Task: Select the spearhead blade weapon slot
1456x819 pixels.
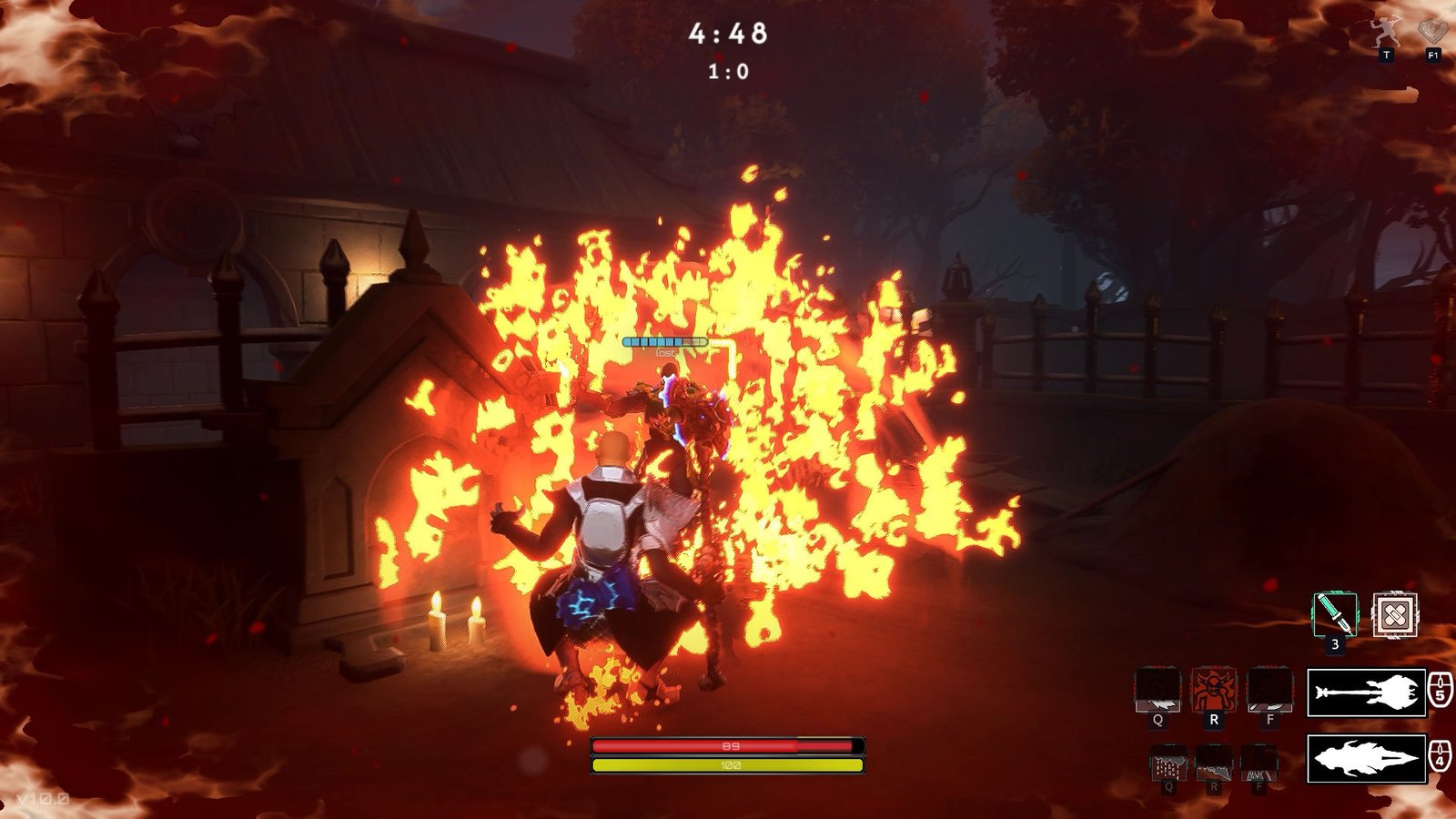Action: point(1366,758)
